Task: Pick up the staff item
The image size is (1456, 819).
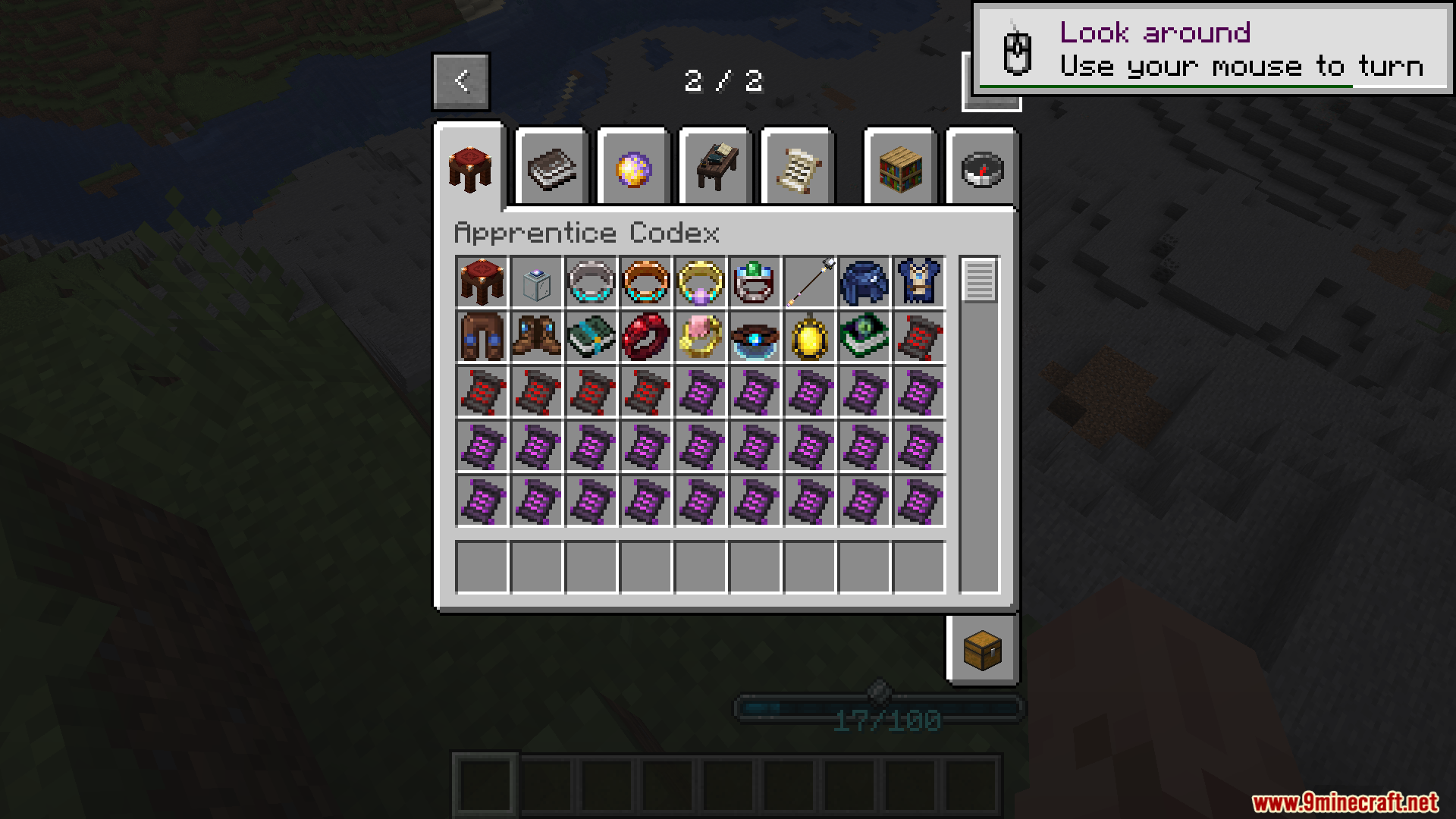Action: [x=810, y=282]
